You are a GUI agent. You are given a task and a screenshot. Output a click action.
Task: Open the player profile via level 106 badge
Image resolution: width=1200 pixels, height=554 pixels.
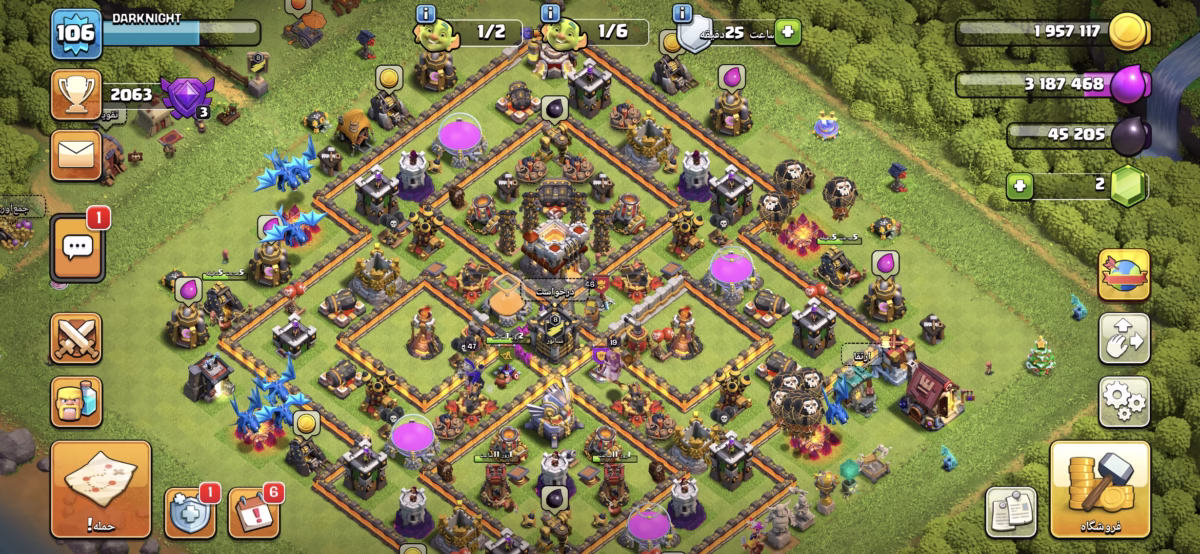coord(76,34)
